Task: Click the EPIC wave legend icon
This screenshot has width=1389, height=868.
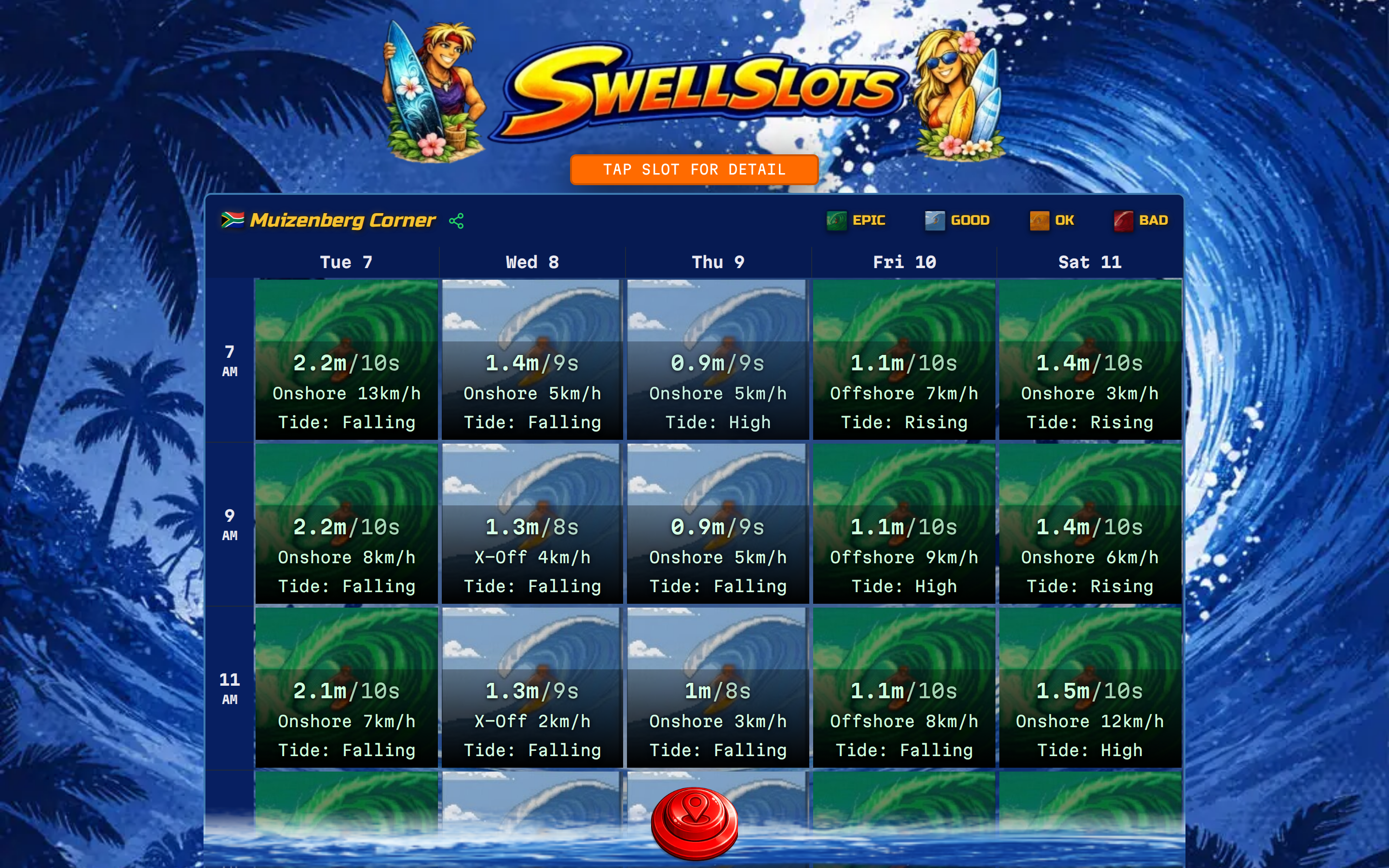Action: [x=837, y=220]
